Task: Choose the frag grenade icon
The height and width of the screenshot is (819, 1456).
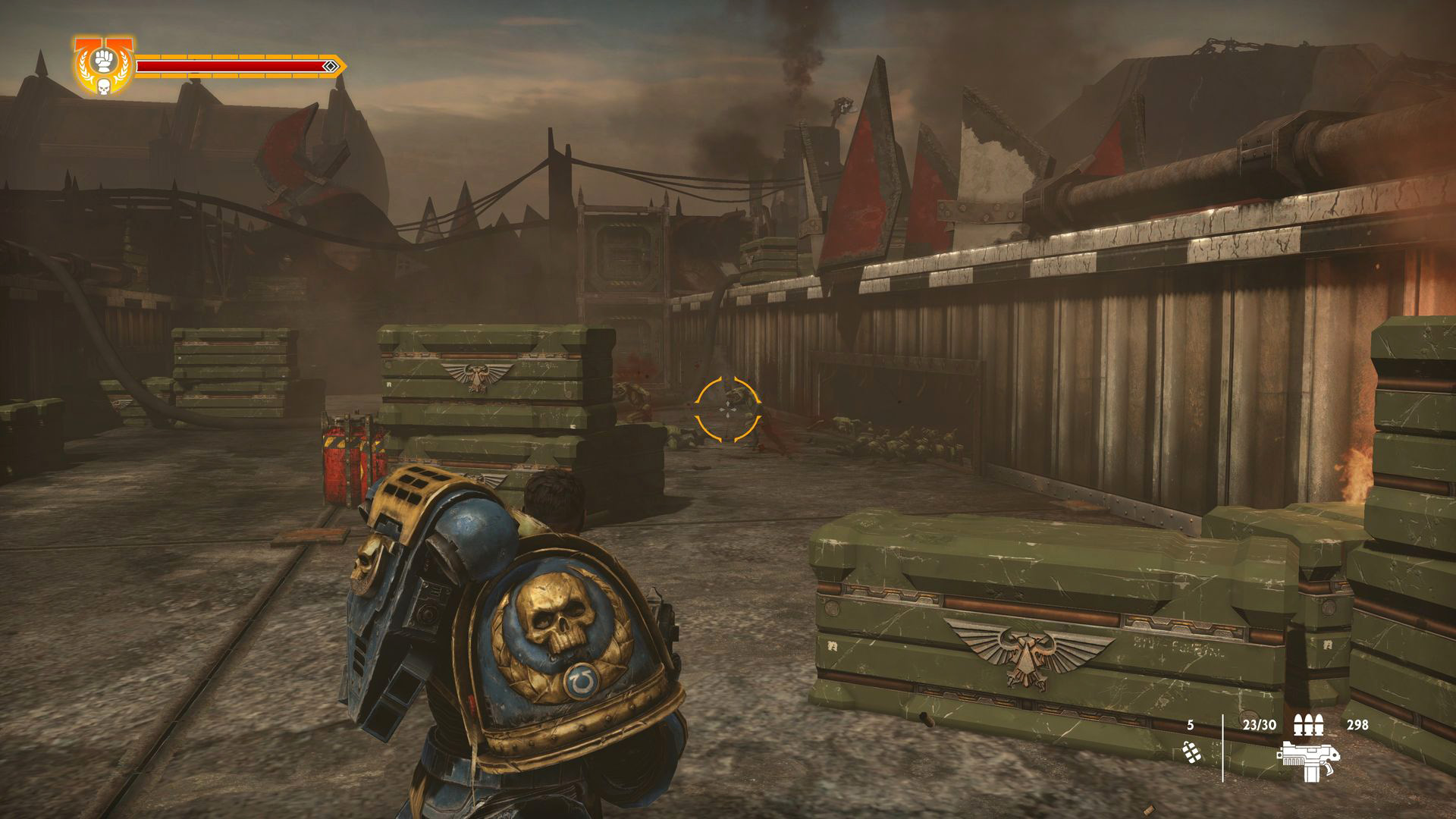Action: point(1191,751)
